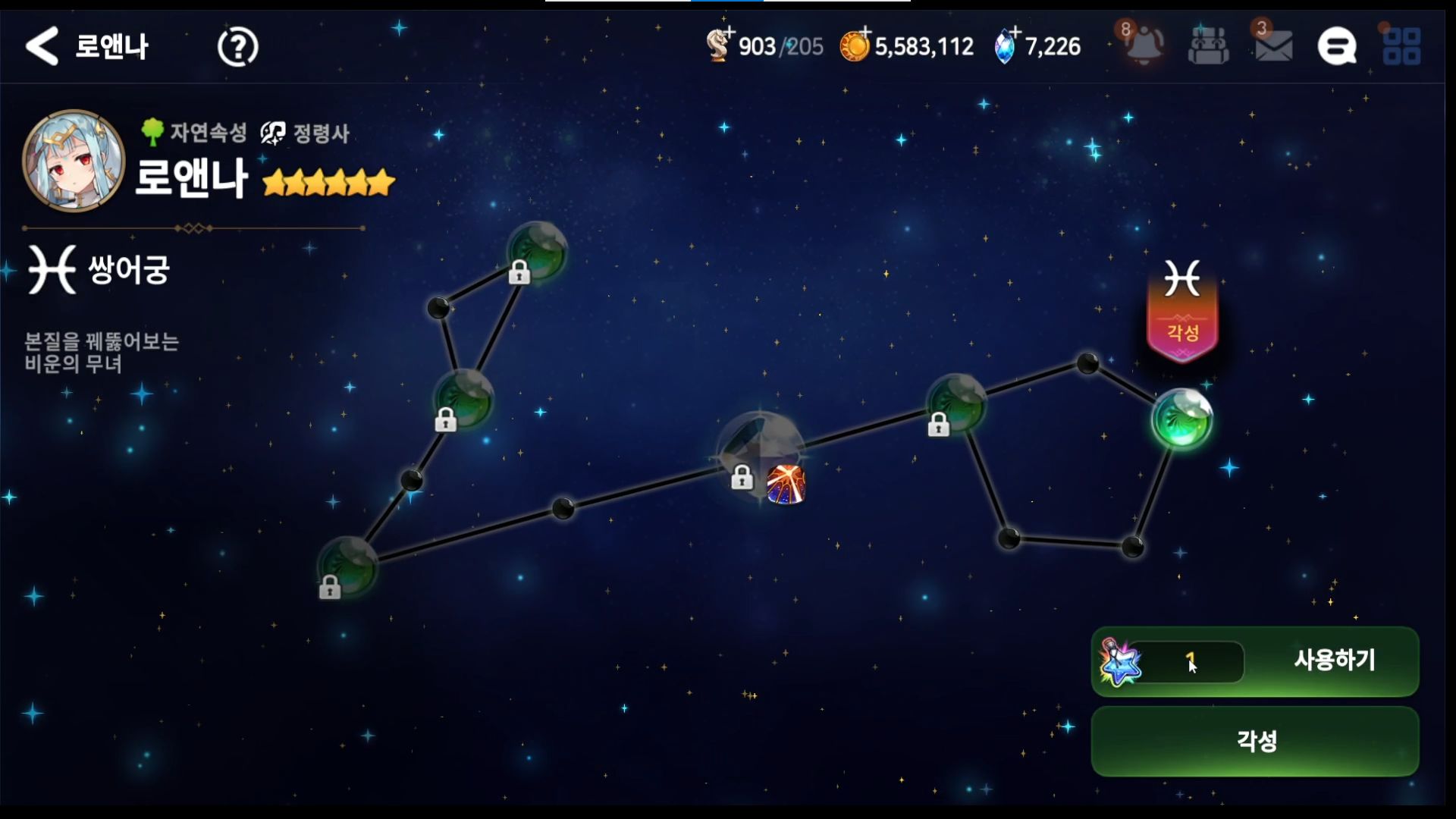Image resolution: width=1456 pixels, height=819 pixels.
Task: Tap the 로앤나 character portrait
Action: pyautogui.click(x=74, y=160)
